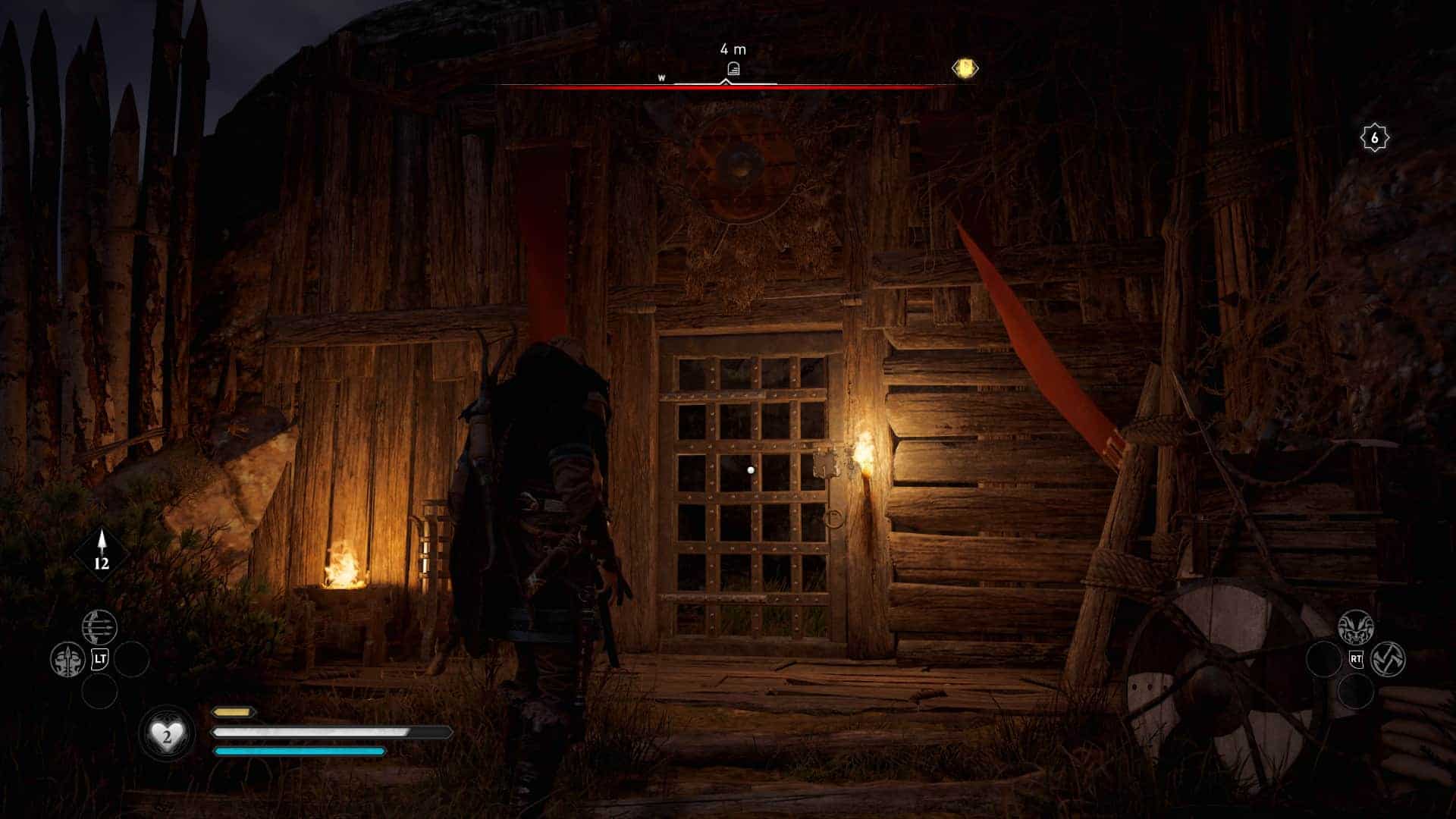Toggle the LT ranged ability slot
This screenshot has width=1456, height=819.
coord(100,658)
